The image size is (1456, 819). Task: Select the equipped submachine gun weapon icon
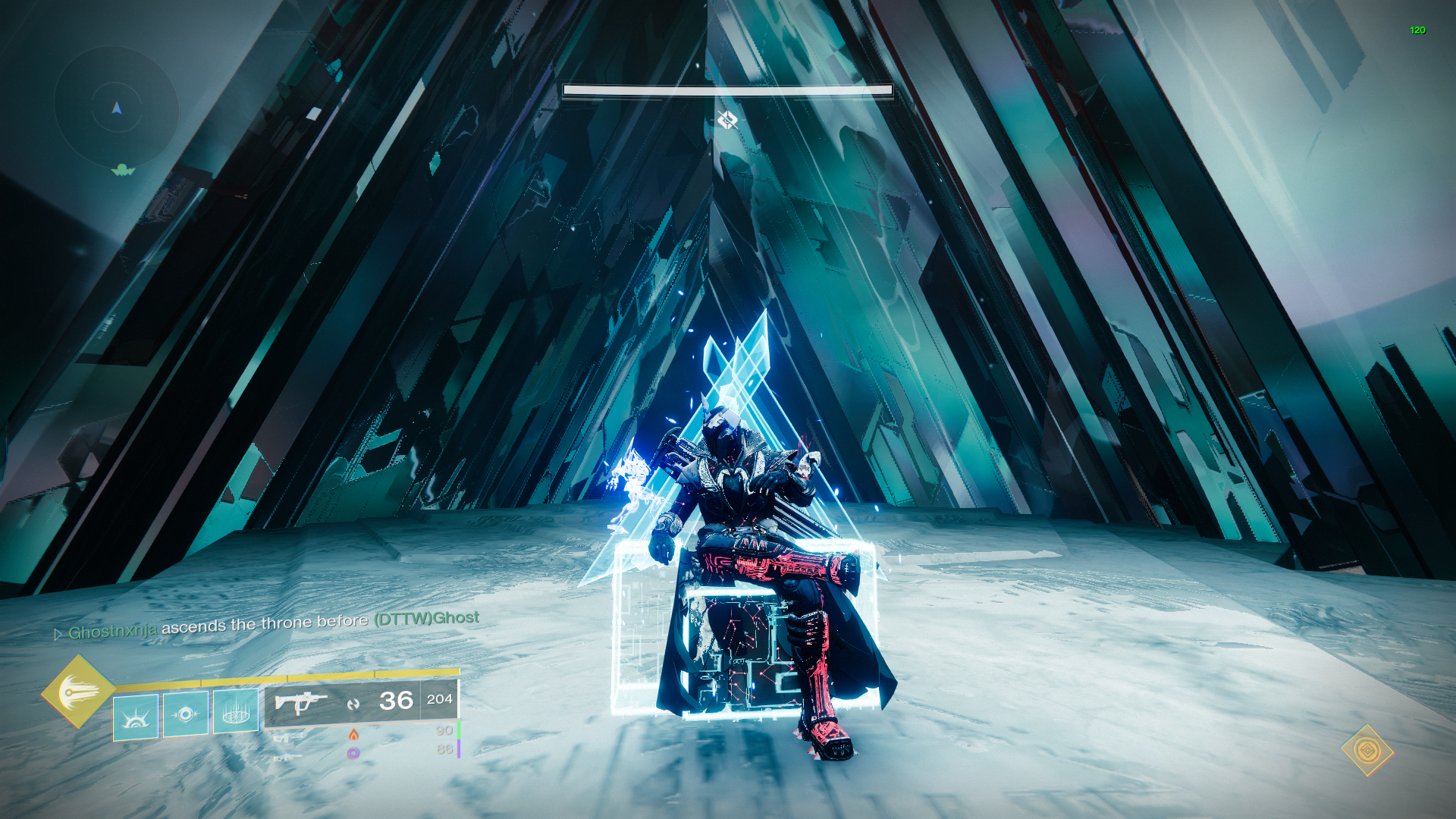[301, 703]
